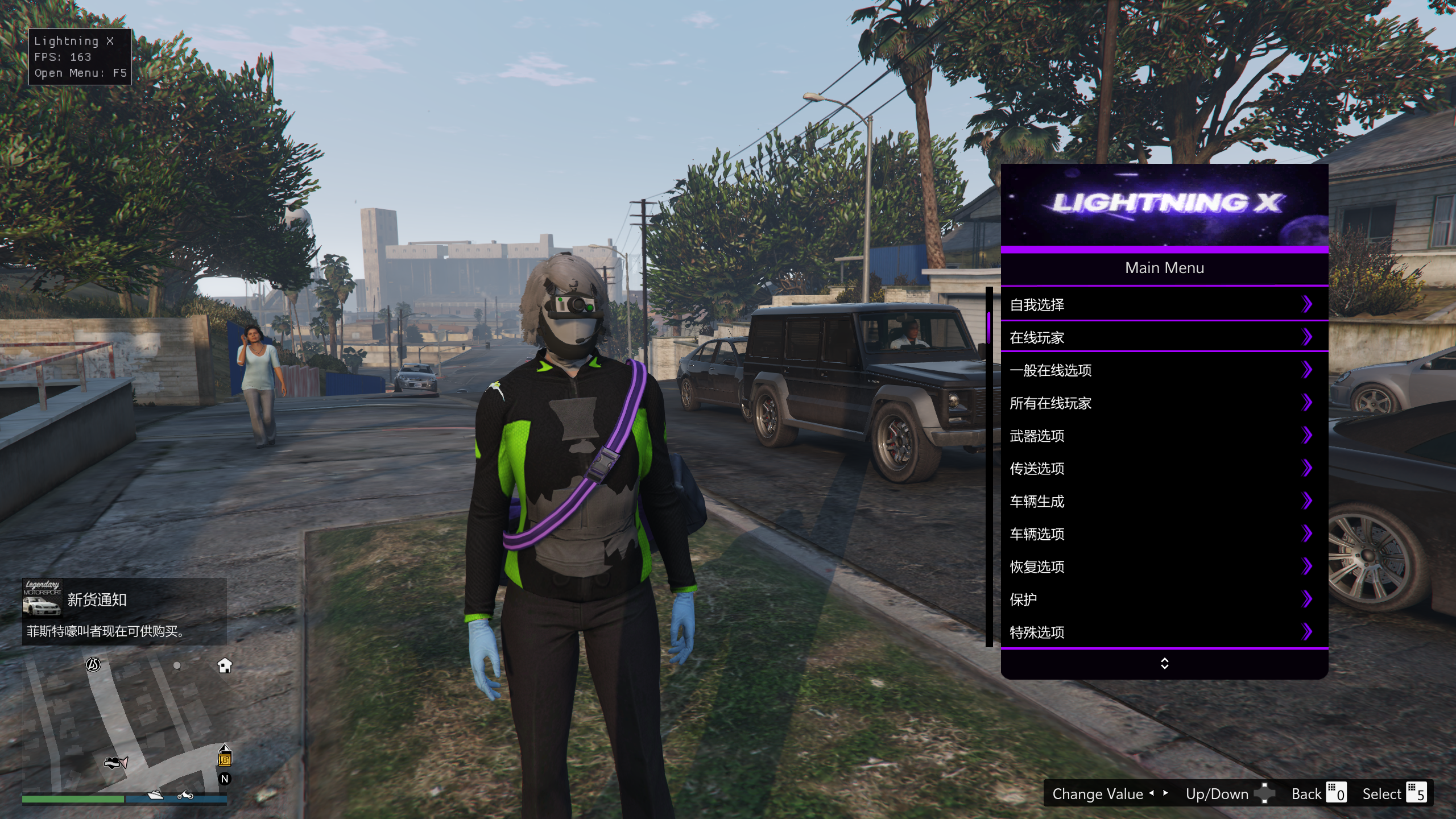
Task: Open the 一般在线选项 submenu
Action: [x=1164, y=370]
